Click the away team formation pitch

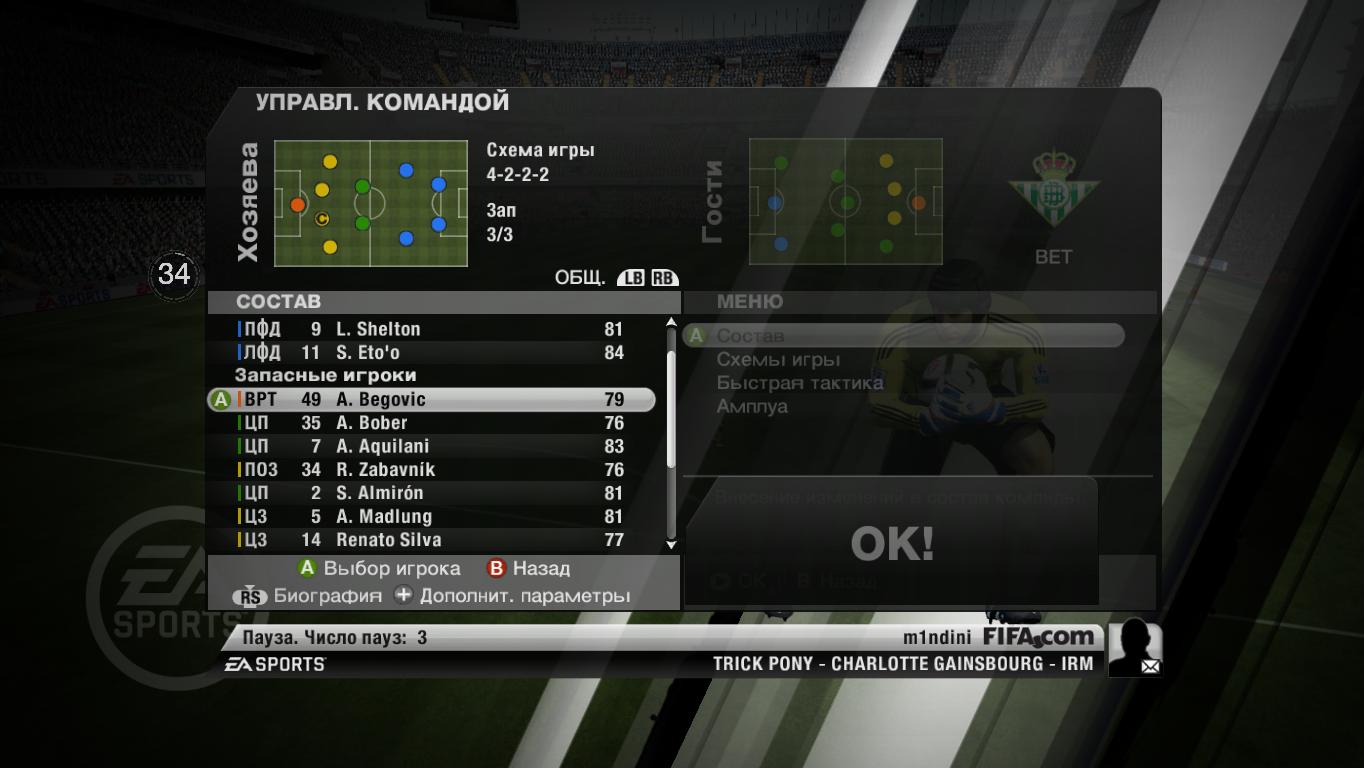click(845, 202)
